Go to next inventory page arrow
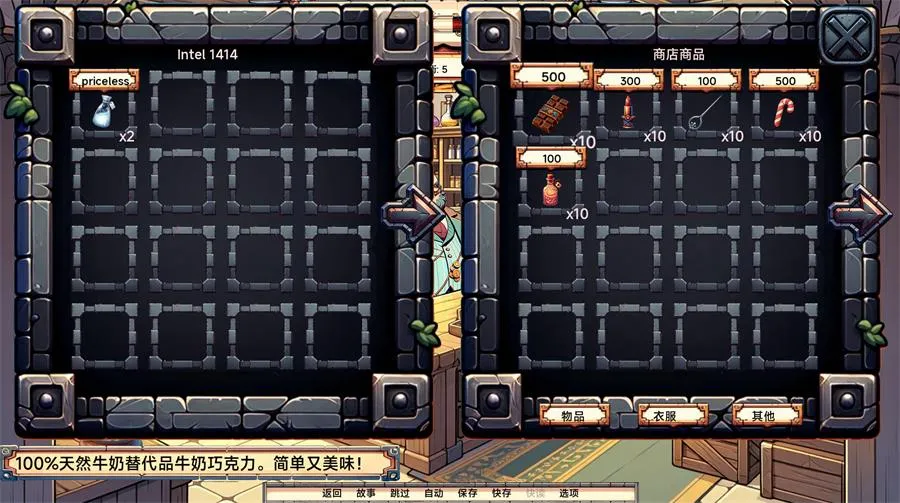This screenshot has width=900, height=503. pyautogui.click(x=411, y=212)
